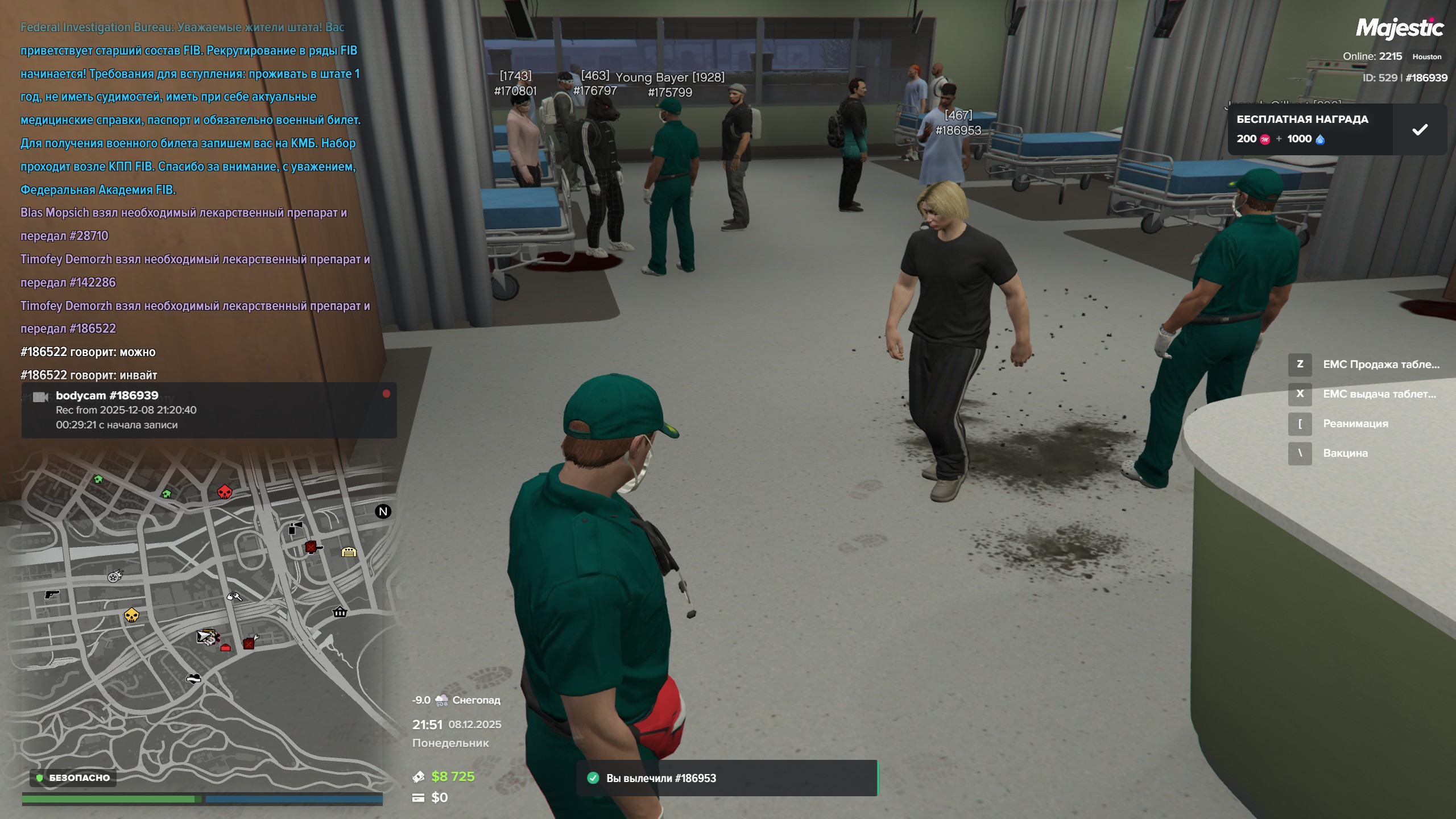Select the pistol icon on the minimap

(x=52, y=594)
